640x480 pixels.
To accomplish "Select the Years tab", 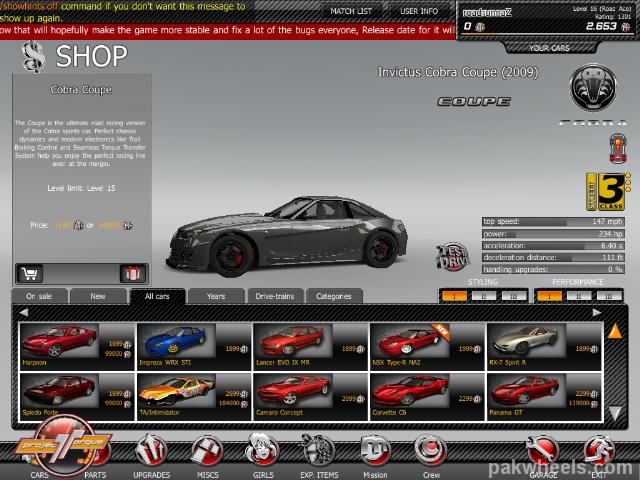I will [x=216, y=296].
